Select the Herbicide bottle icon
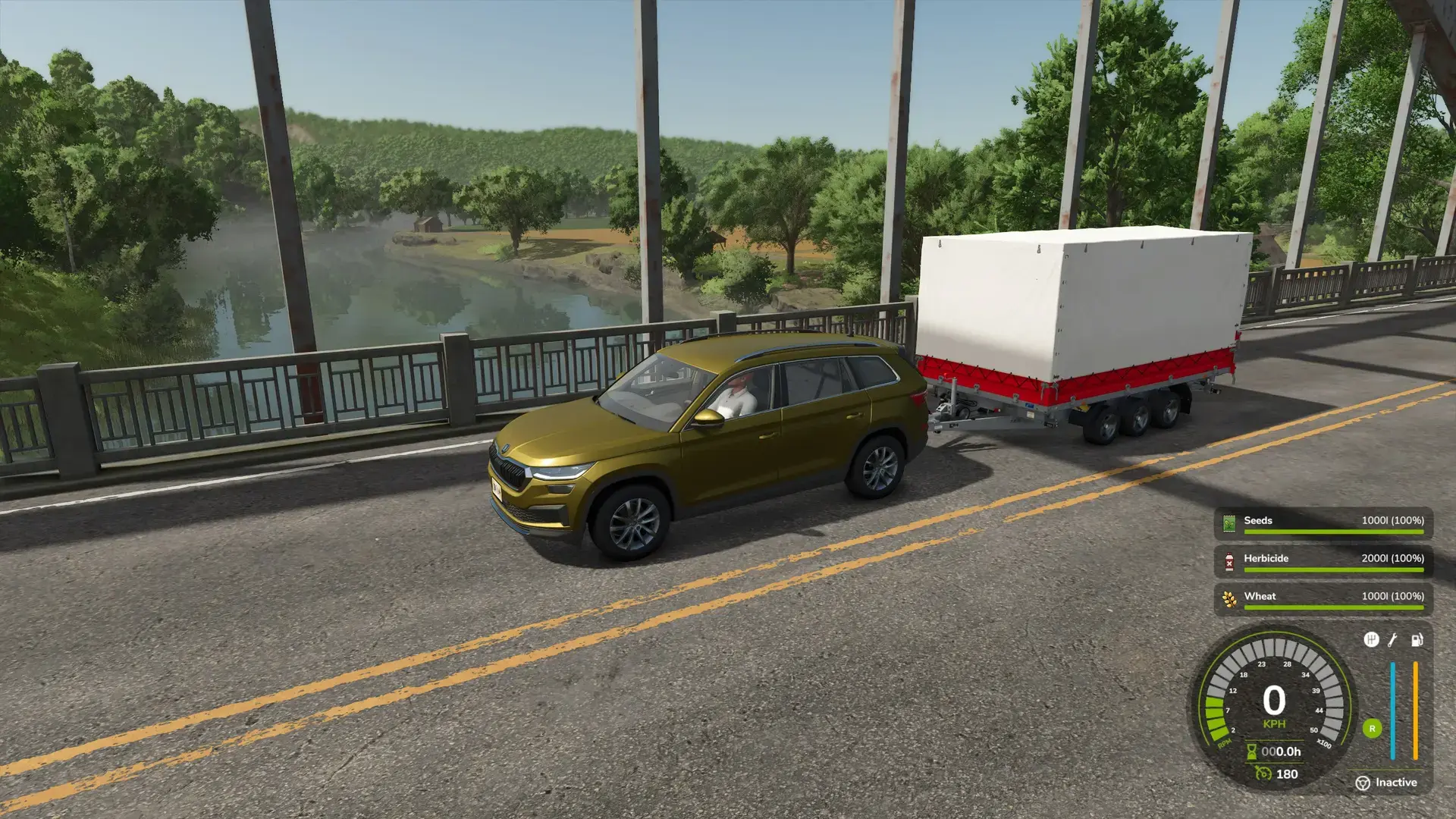Screen dimensions: 1456x819 tap(1229, 561)
